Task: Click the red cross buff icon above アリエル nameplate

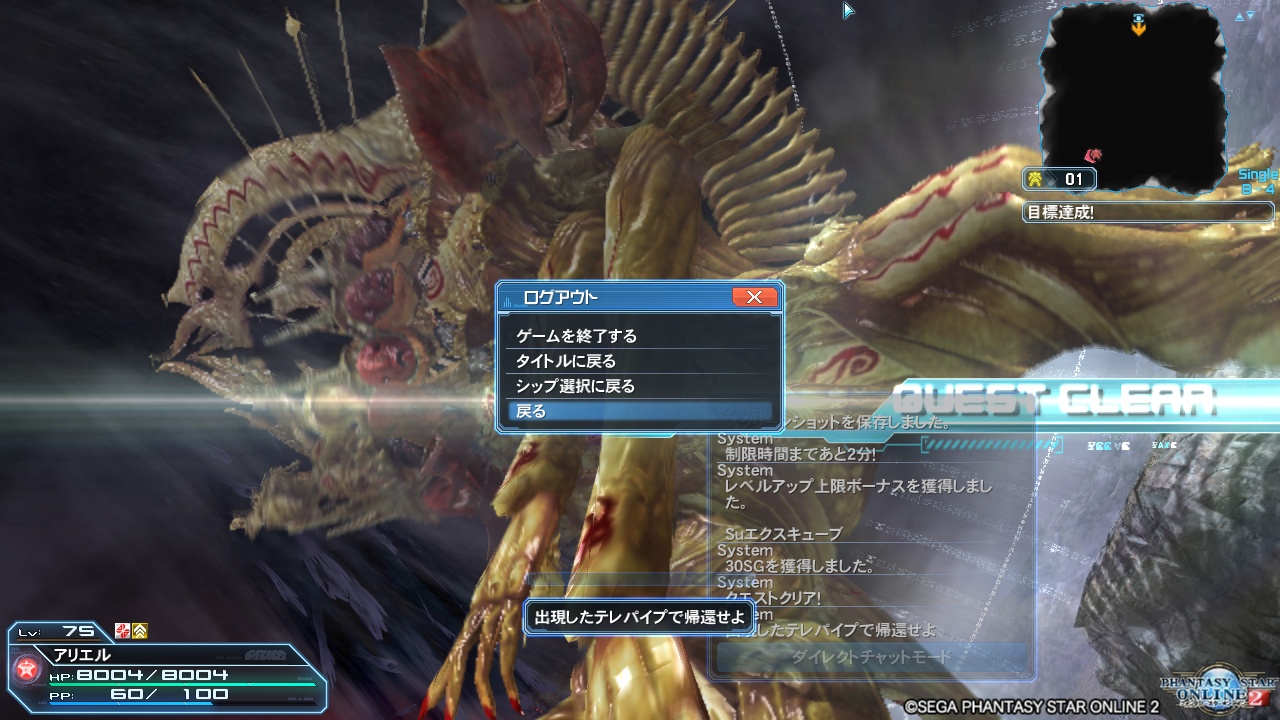Action: coord(121,632)
